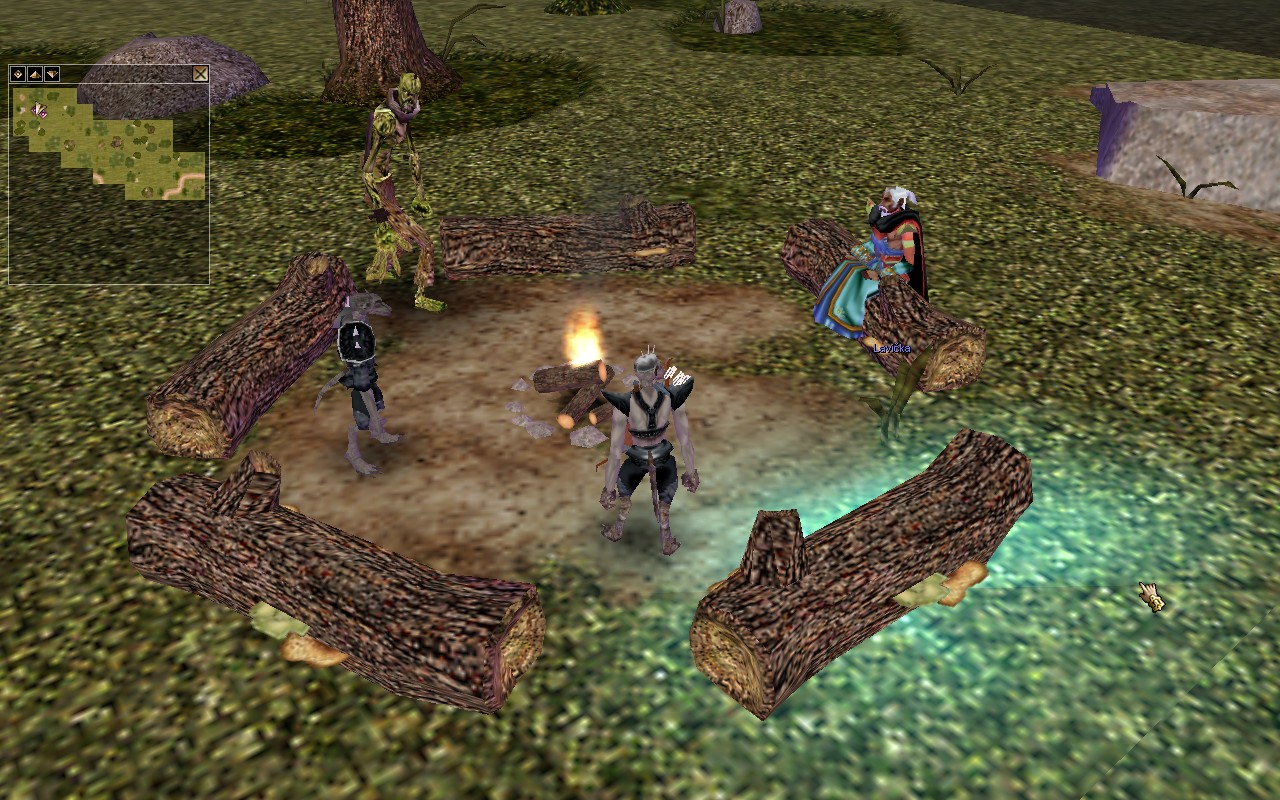Click the inverted pyramid minimap button

(x=52, y=74)
